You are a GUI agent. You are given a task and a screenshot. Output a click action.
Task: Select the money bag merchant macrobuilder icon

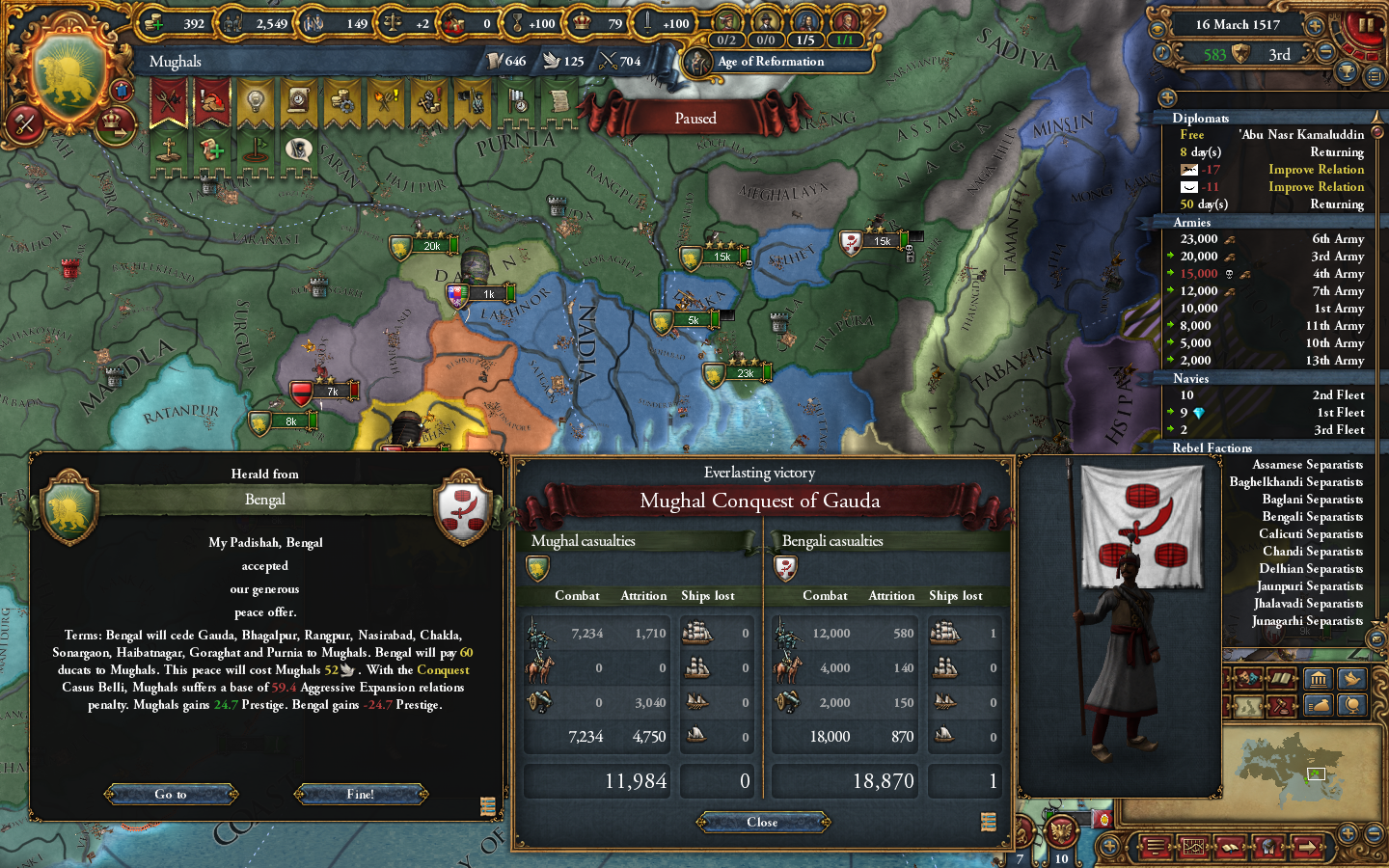click(x=1319, y=705)
